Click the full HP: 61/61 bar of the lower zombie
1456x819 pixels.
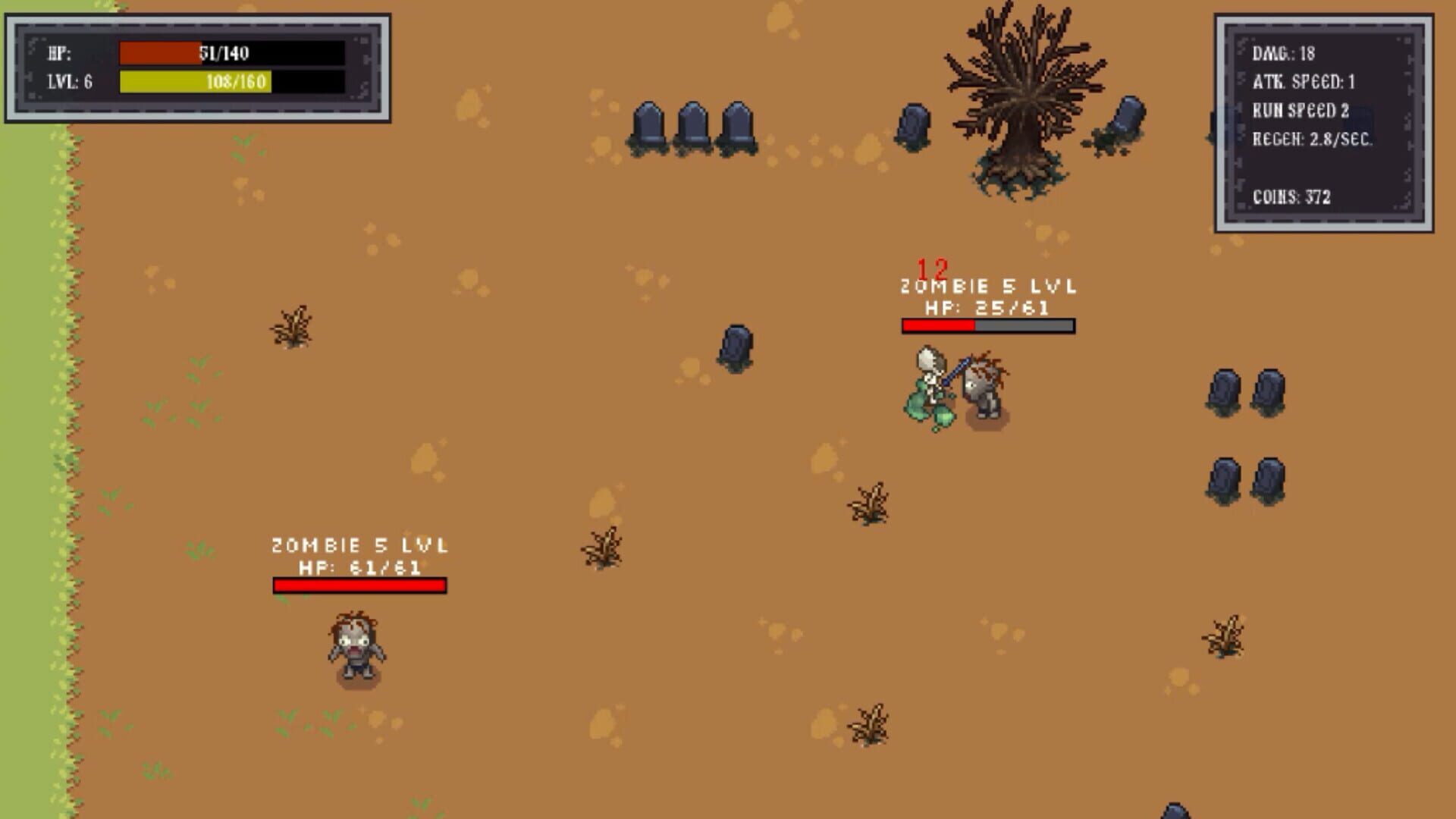coord(358,585)
